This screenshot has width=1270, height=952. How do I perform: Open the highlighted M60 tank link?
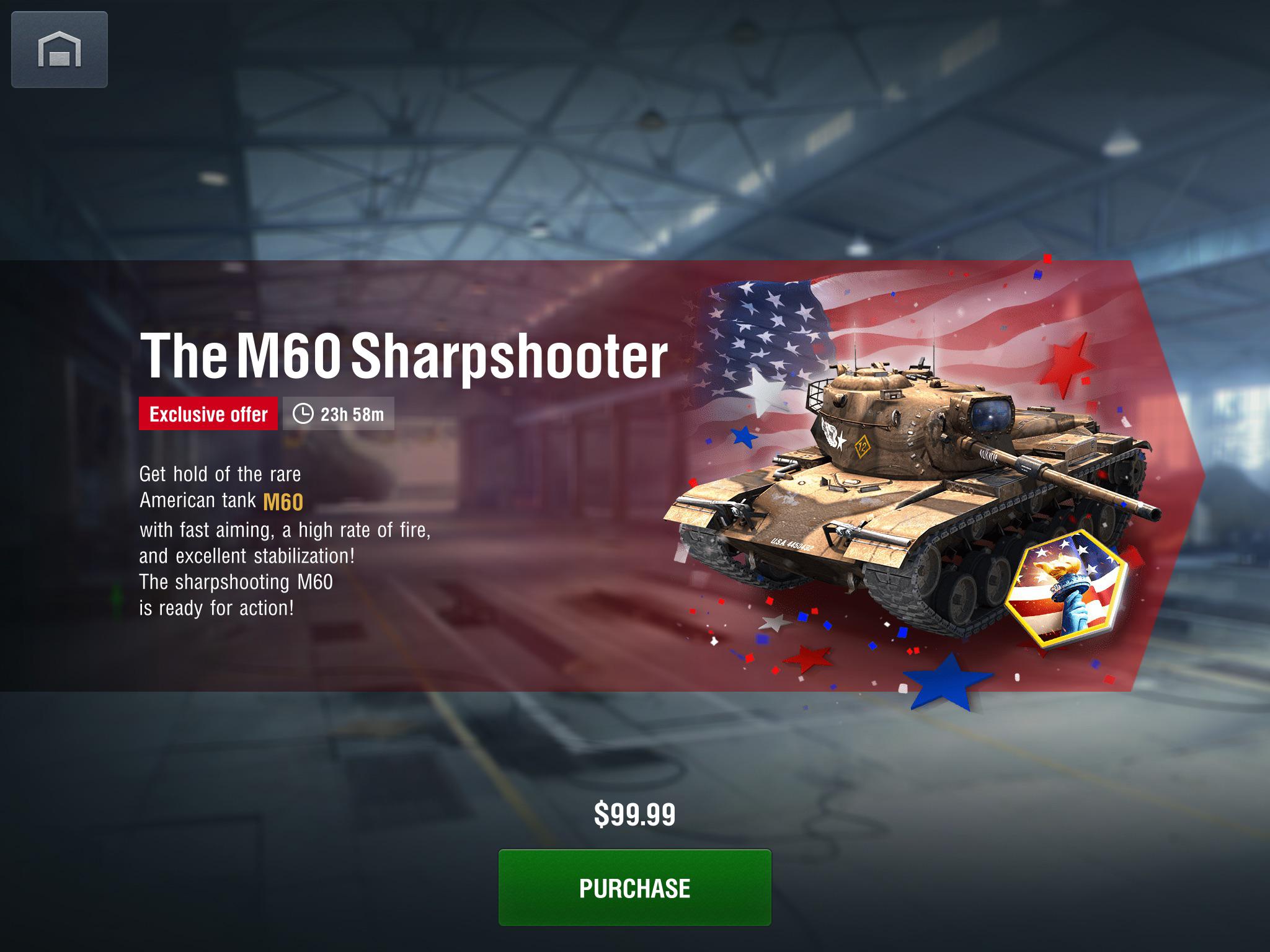pos(283,501)
